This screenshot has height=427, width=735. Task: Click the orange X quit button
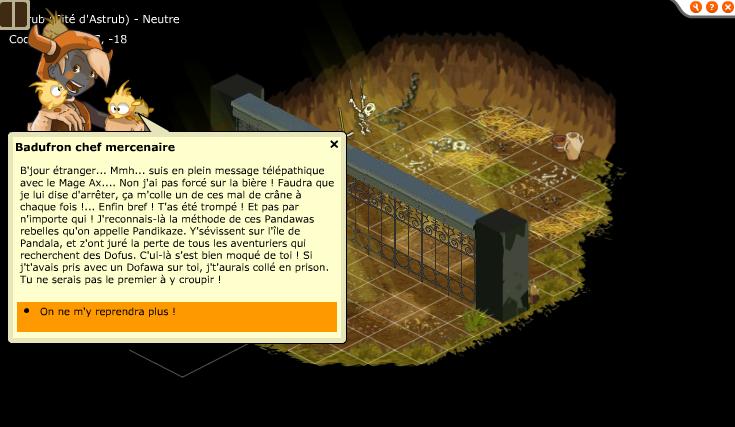(x=726, y=7)
